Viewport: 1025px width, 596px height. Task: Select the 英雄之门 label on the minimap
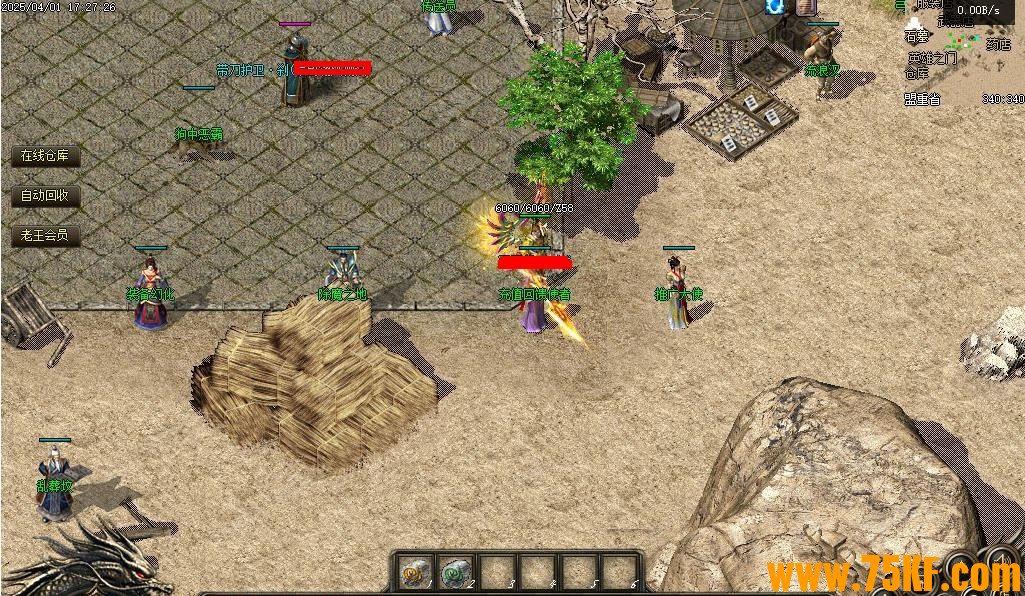932,58
